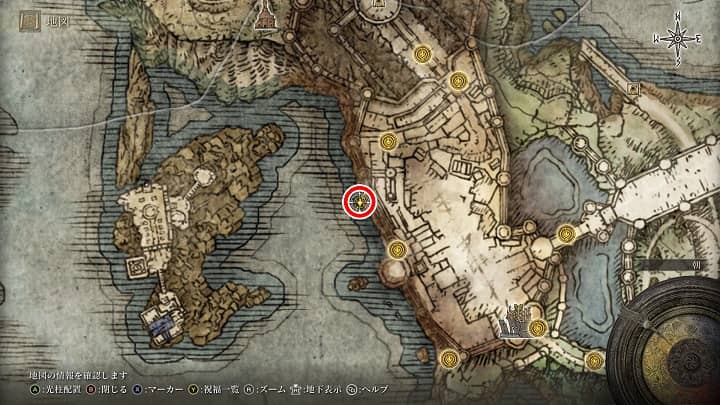
Task: Click the compass rose on the map
Action: [x=677, y=39]
